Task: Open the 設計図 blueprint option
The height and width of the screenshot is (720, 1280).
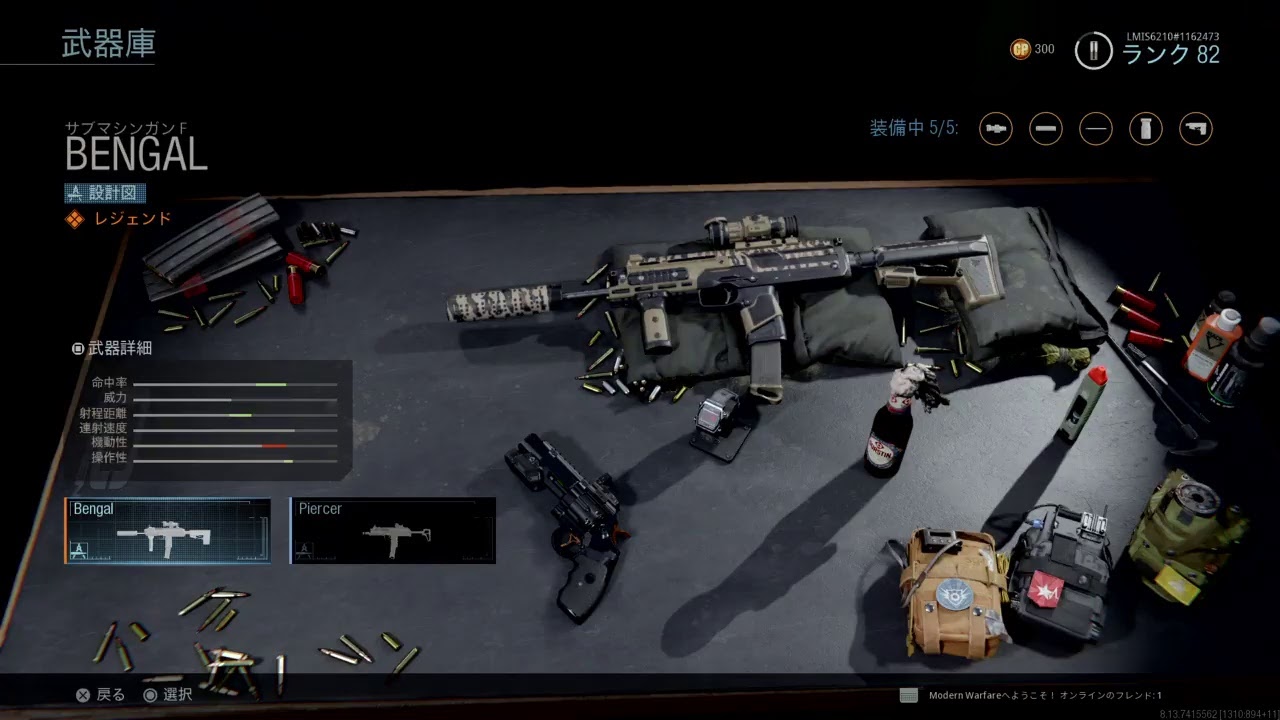Action: tap(107, 192)
